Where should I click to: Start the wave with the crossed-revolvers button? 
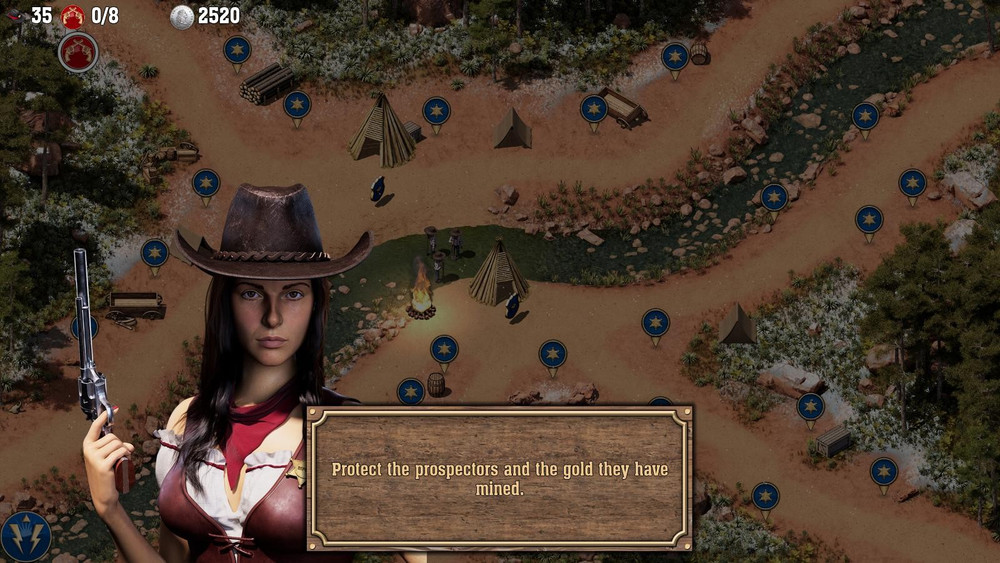(x=78, y=52)
